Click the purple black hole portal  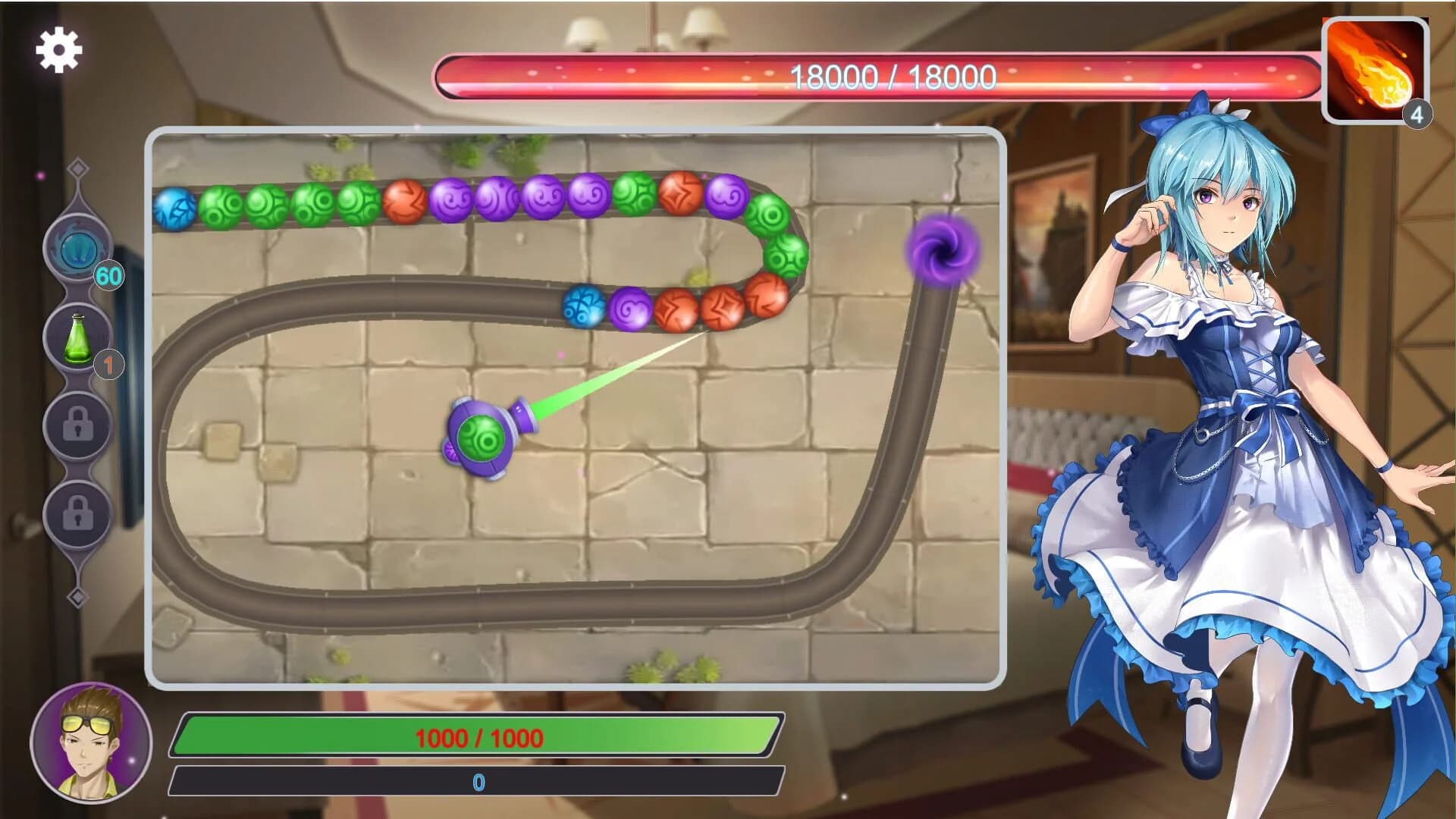(x=940, y=250)
